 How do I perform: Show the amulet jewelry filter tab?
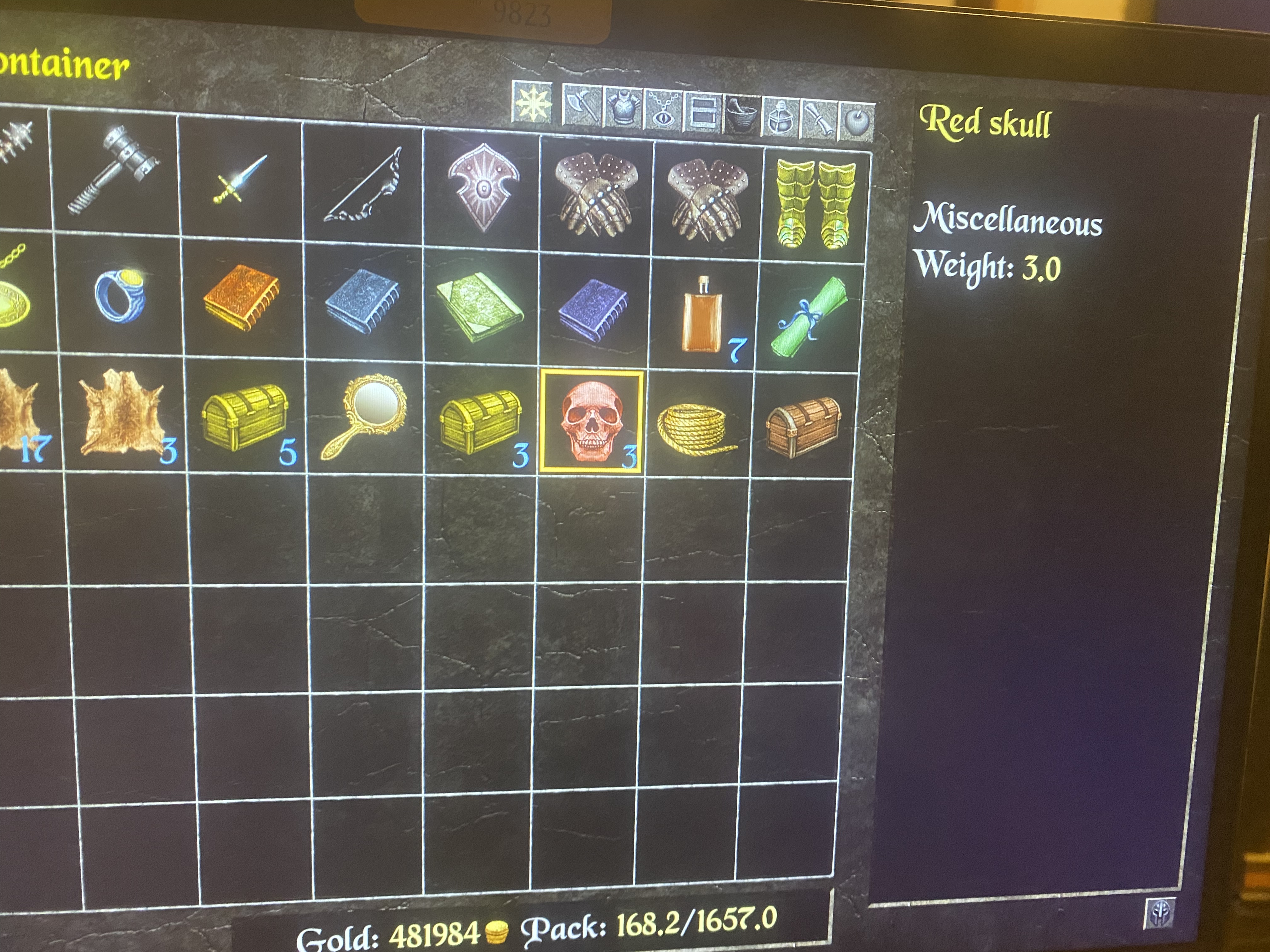[663, 110]
